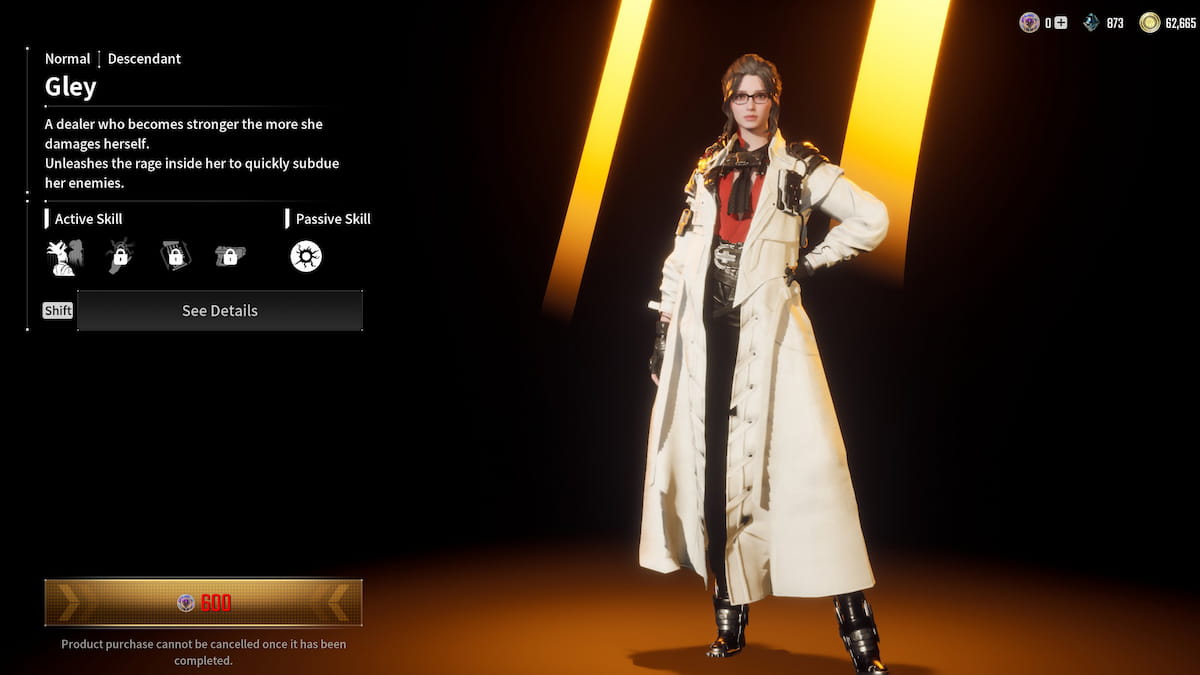Open the See Details panel for Gley
1200x675 pixels.
pos(220,311)
